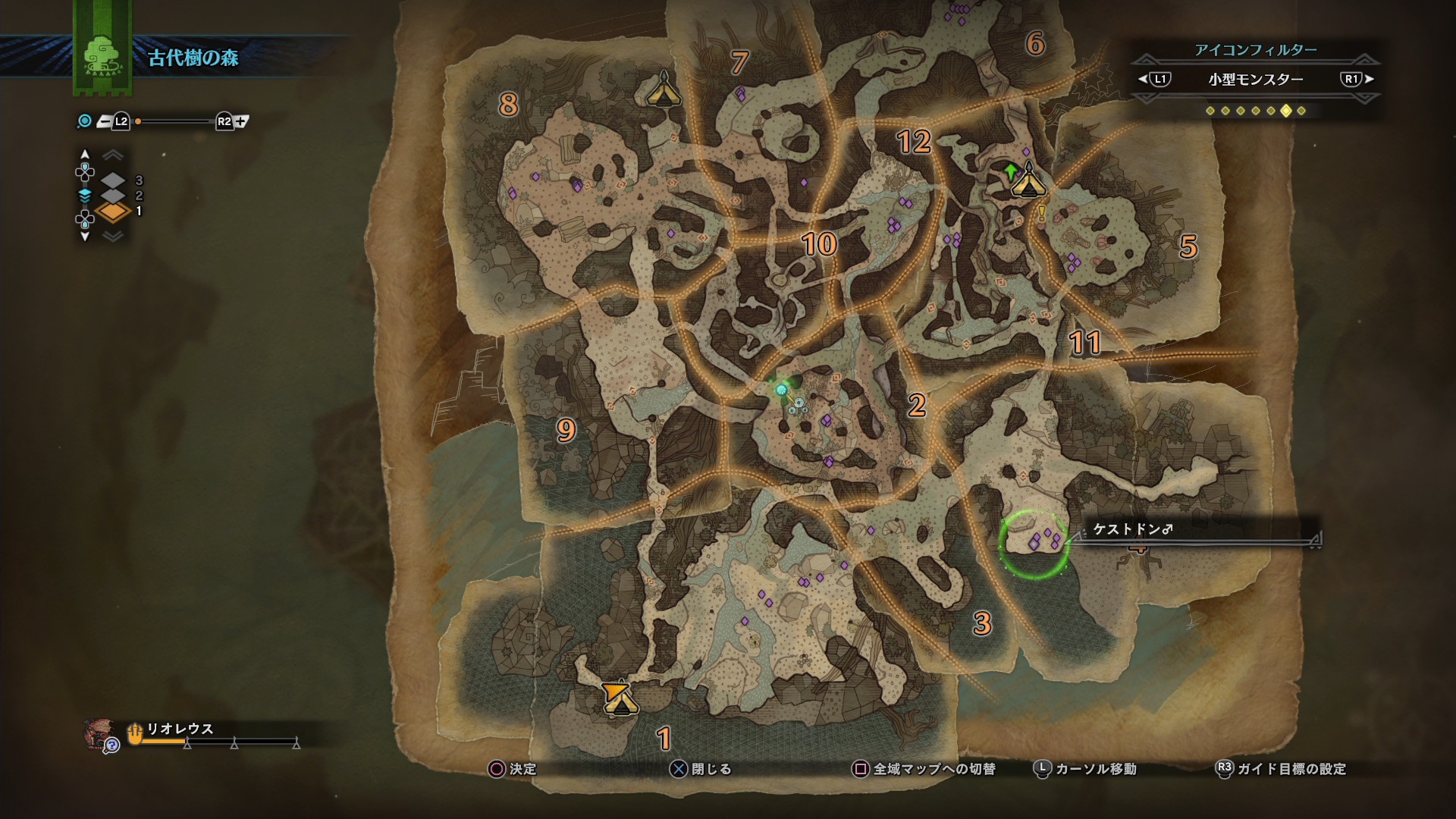This screenshot has height=819, width=1456.
Task: Select the highlighted map layer 1
Action: pyautogui.click(x=113, y=212)
